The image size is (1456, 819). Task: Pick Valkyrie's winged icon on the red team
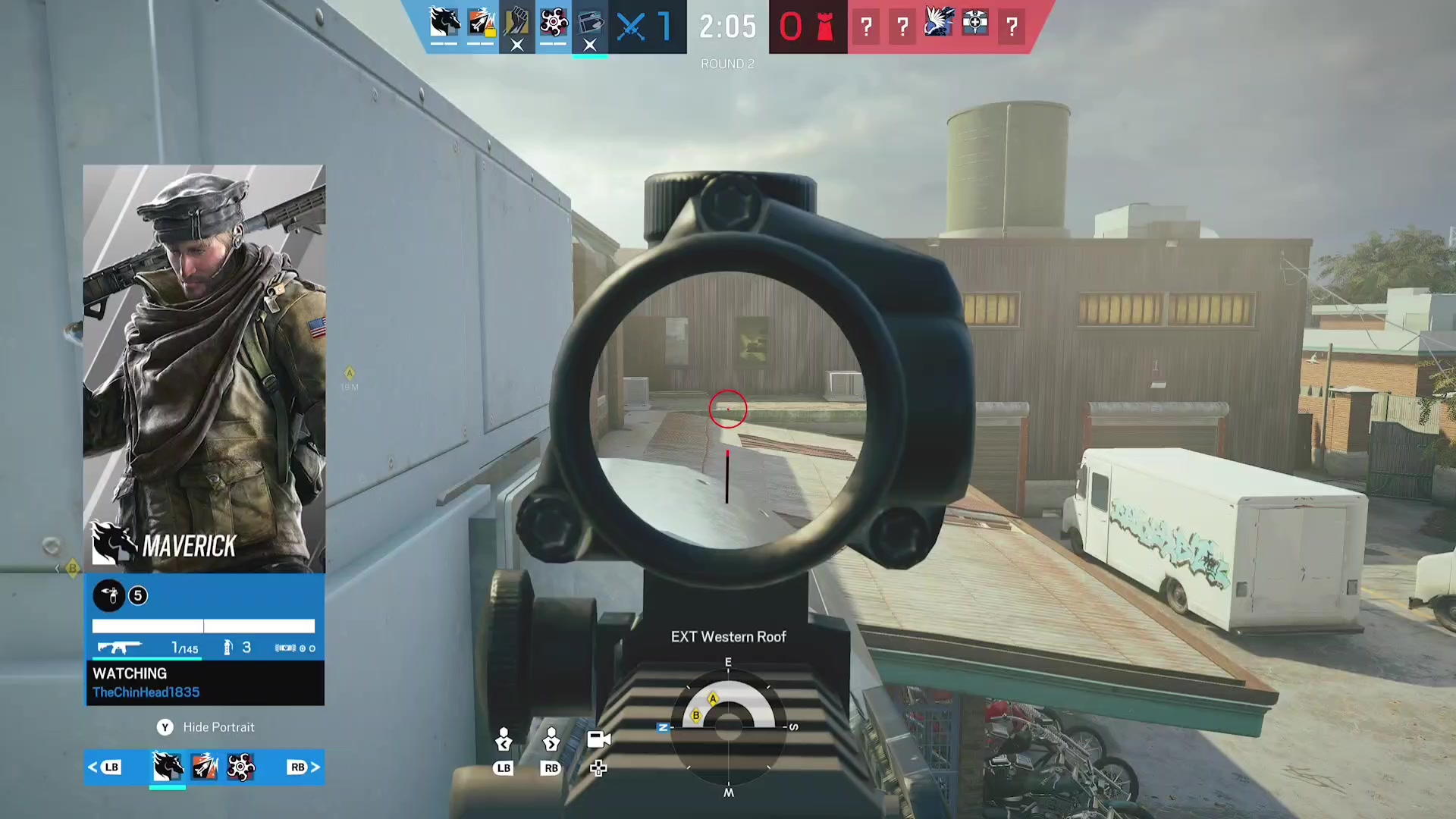[x=938, y=23]
